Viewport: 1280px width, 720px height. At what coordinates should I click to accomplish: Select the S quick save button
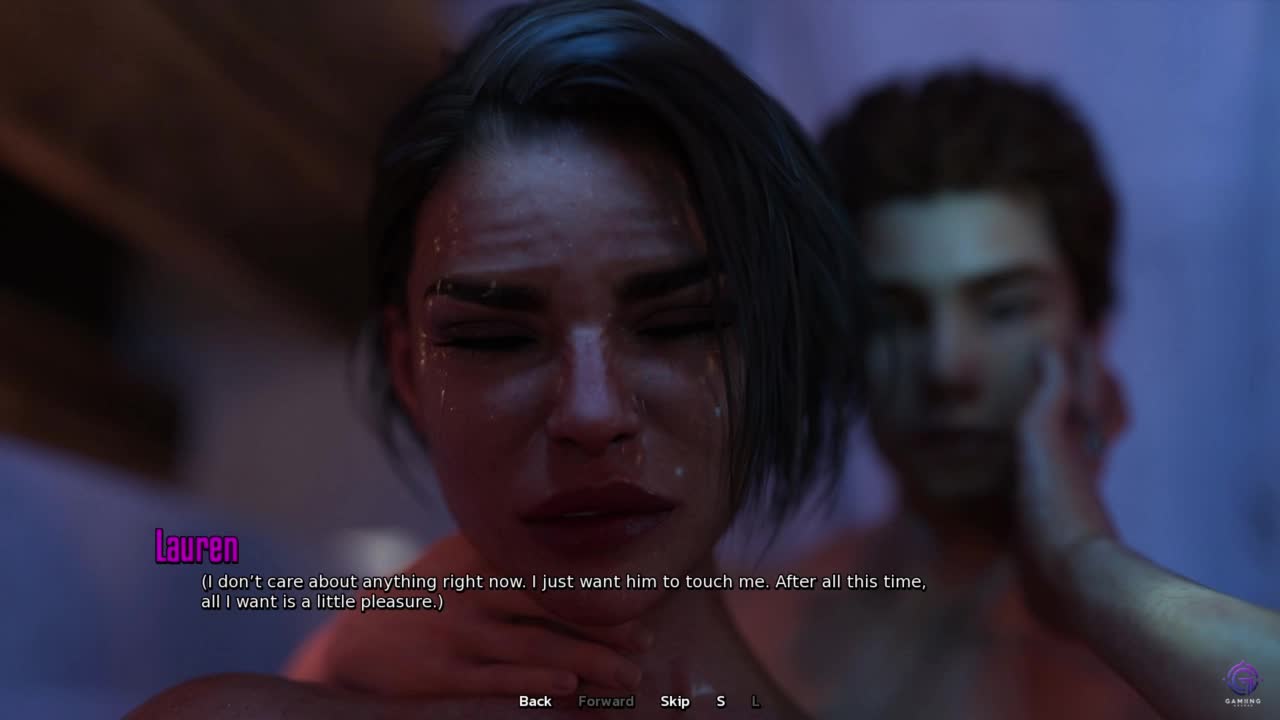click(x=720, y=701)
